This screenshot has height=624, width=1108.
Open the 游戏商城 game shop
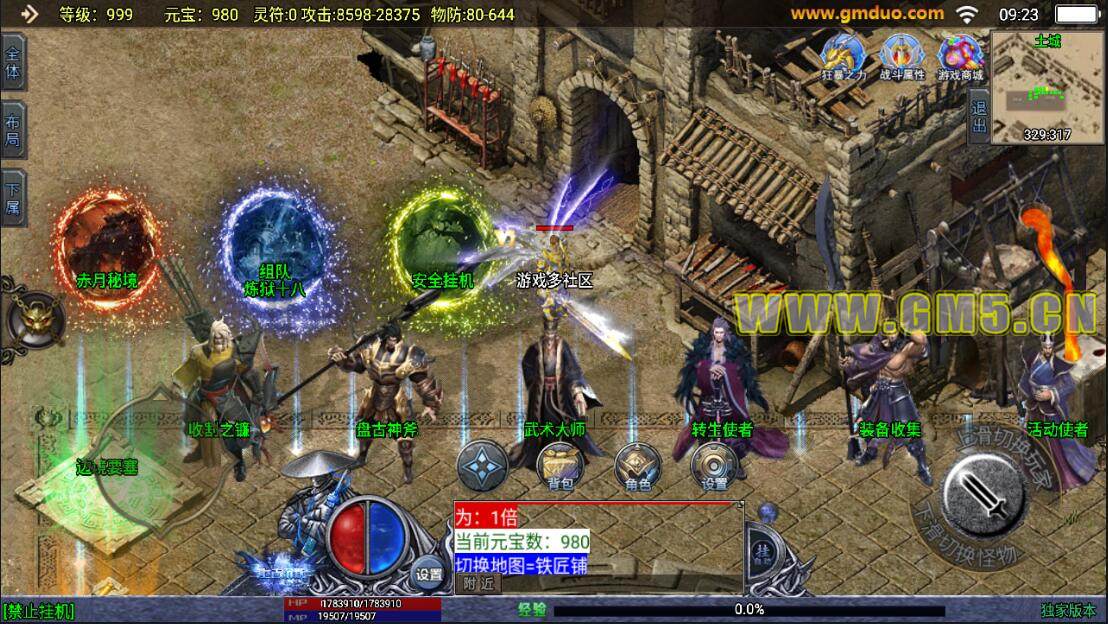point(960,55)
